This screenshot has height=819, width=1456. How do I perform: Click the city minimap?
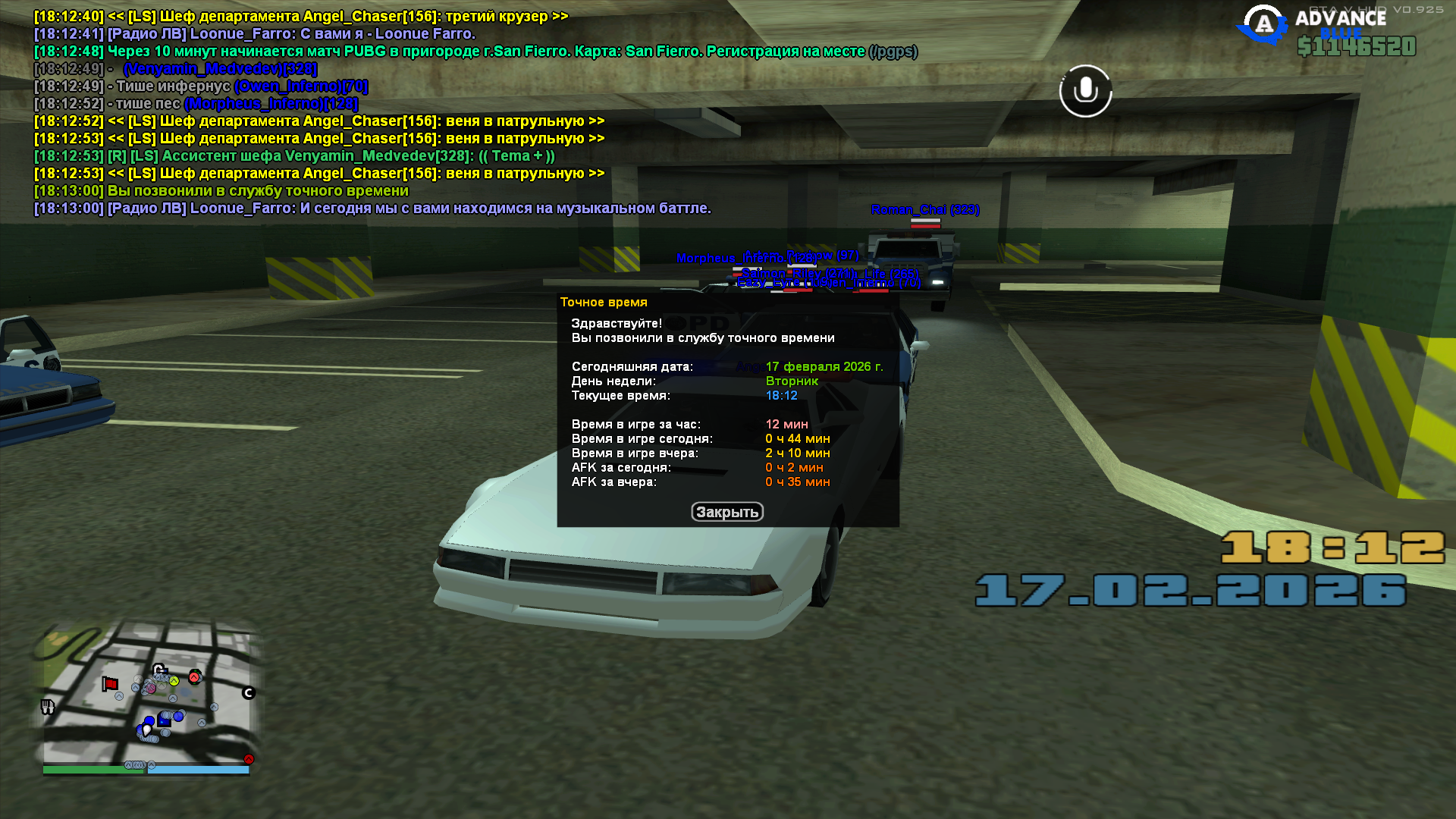tap(146, 694)
